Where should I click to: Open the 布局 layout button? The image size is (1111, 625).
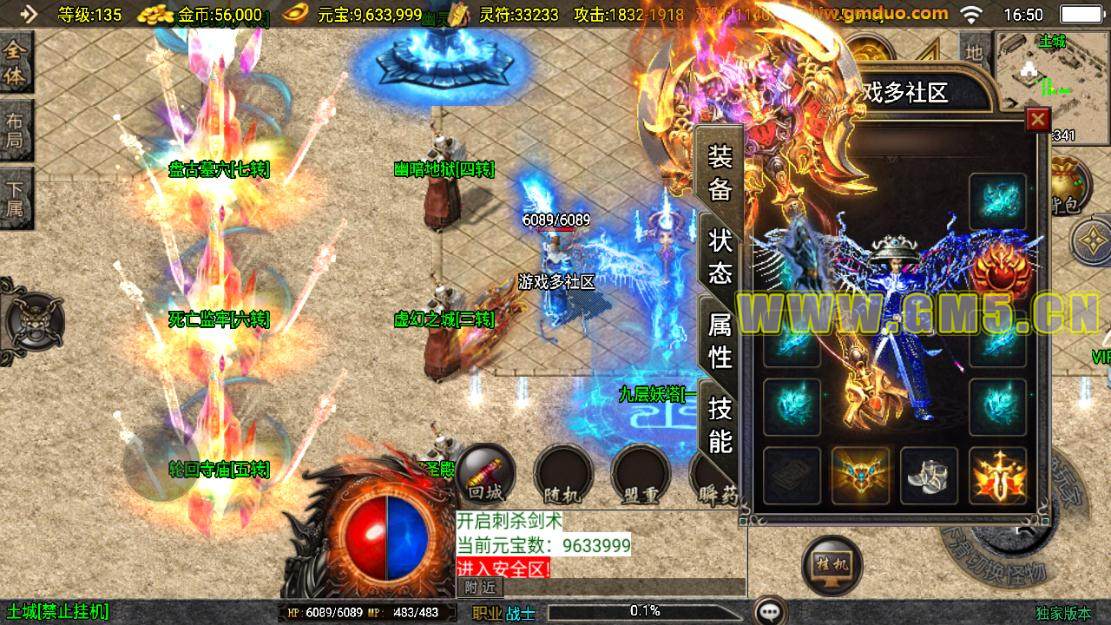(16, 130)
